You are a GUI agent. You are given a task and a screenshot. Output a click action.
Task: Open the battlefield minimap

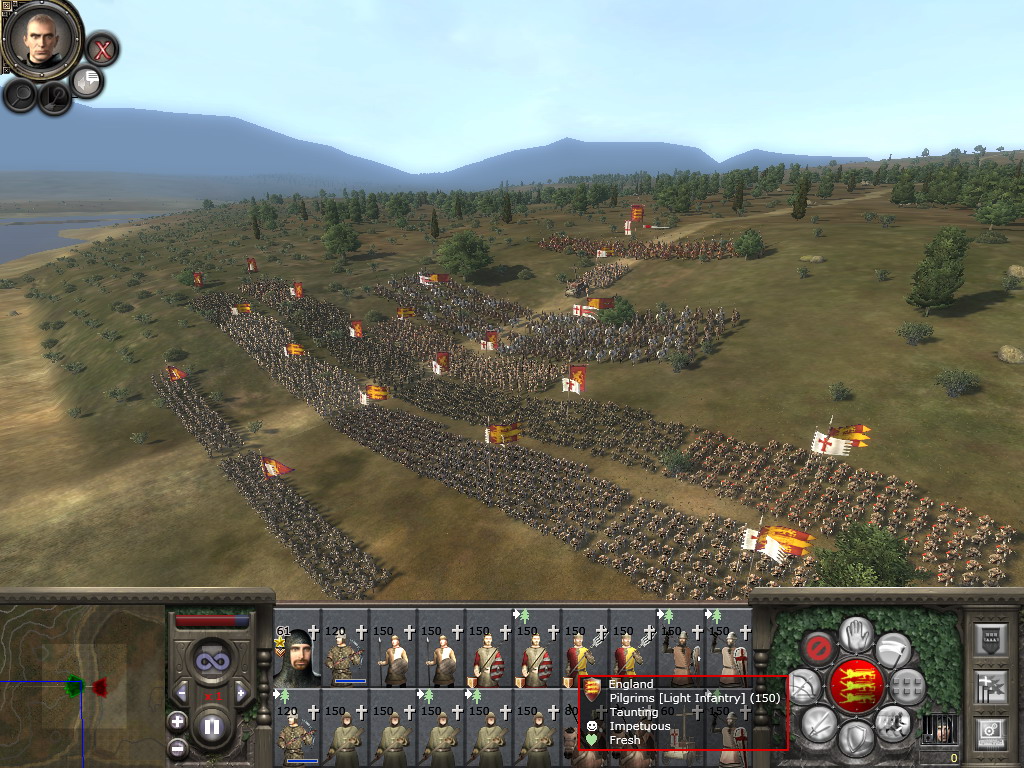pos(80,686)
